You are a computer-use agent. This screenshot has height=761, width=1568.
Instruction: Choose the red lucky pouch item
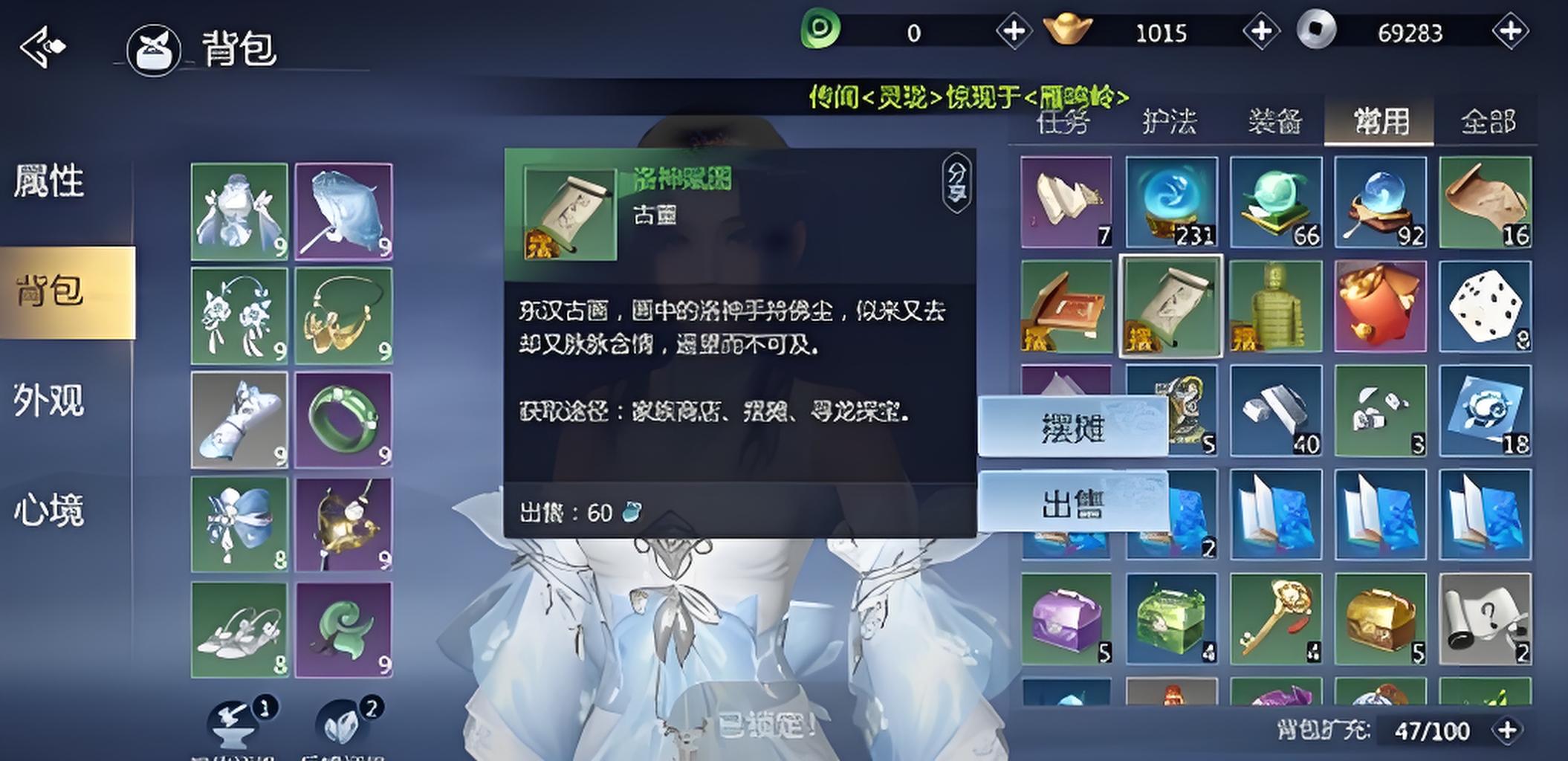pos(1380,307)
